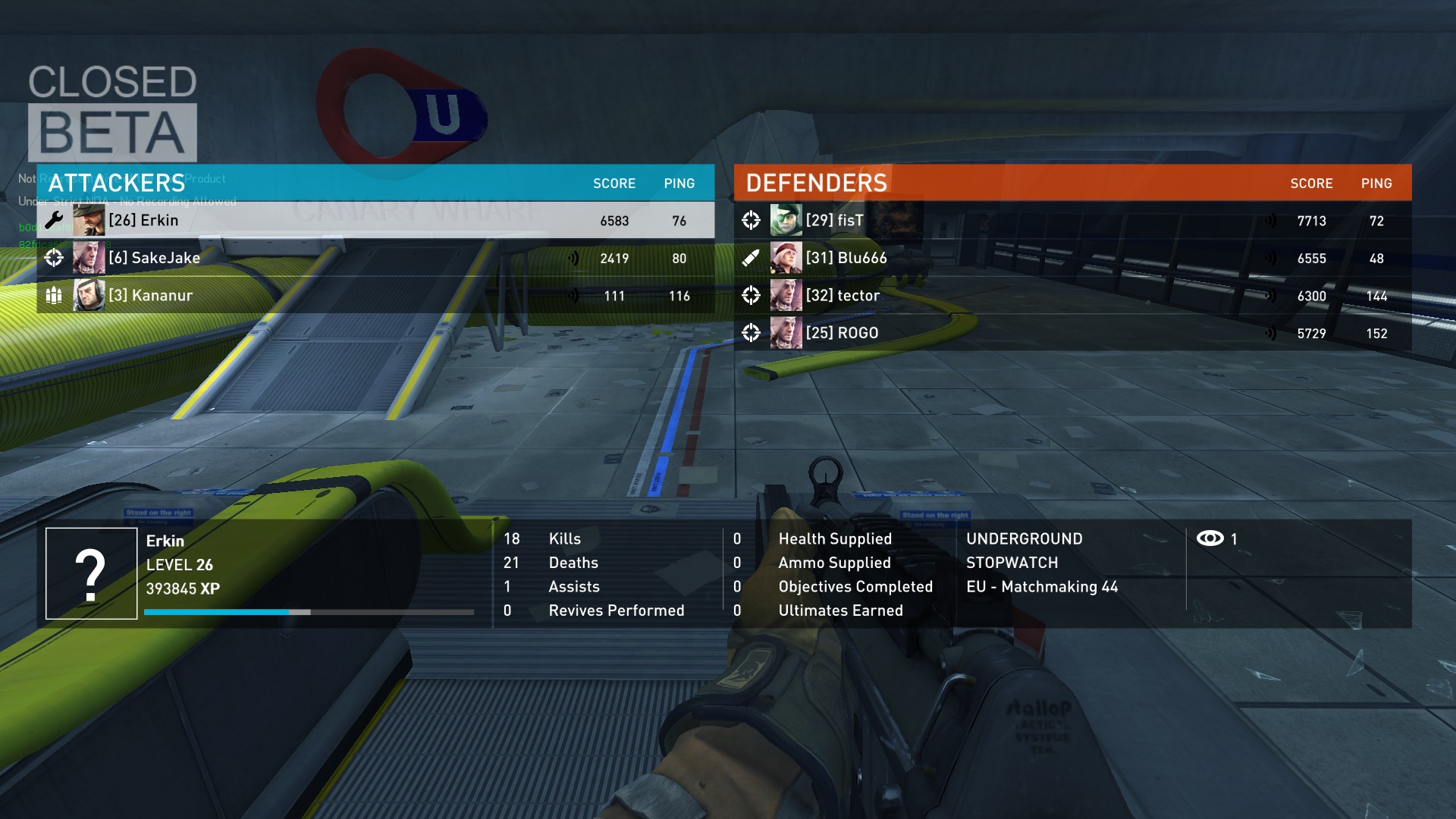Pick the Kananur player row

click(375, 296)
